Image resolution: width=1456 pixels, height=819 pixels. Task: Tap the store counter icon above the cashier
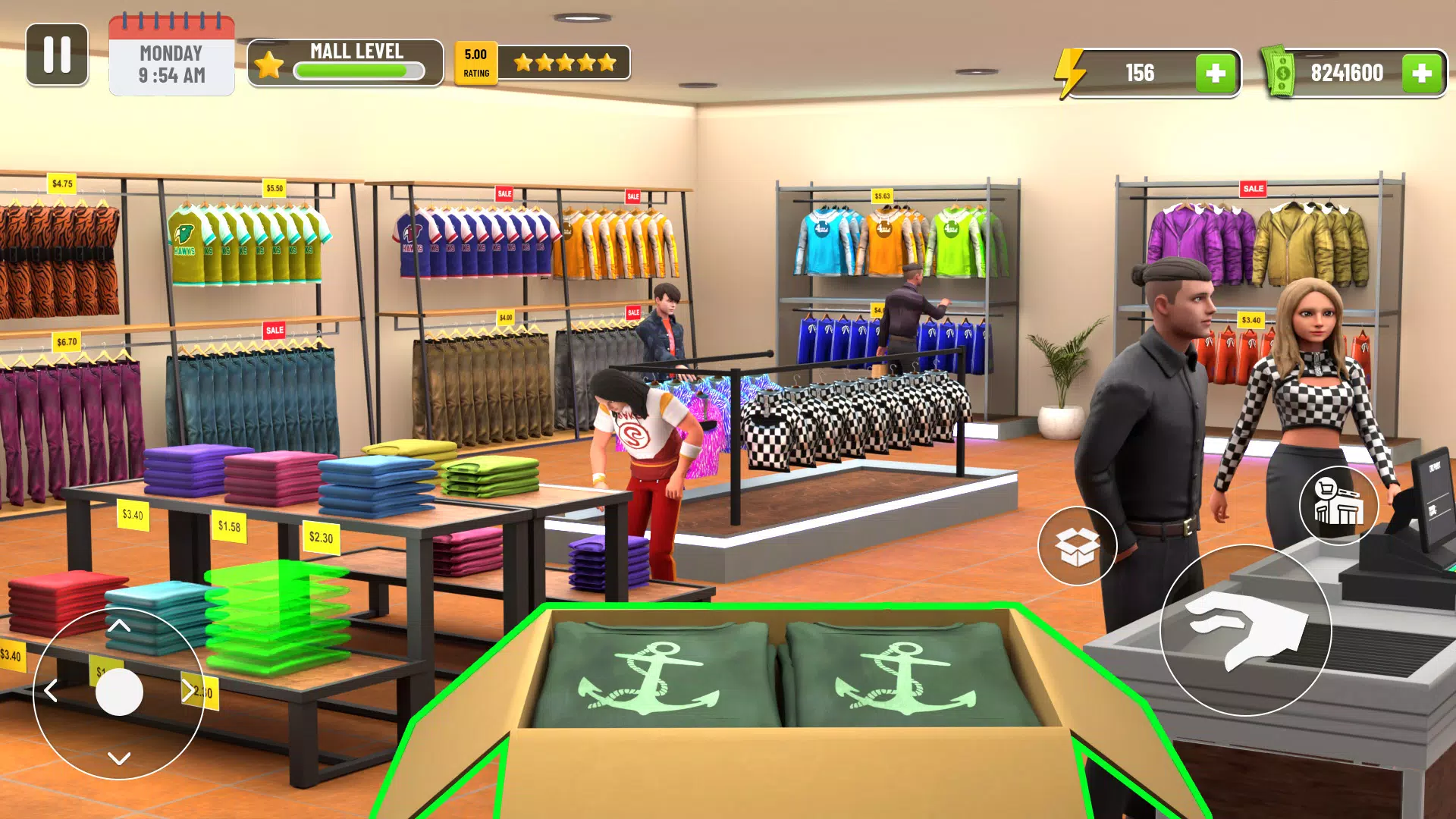1338,504
